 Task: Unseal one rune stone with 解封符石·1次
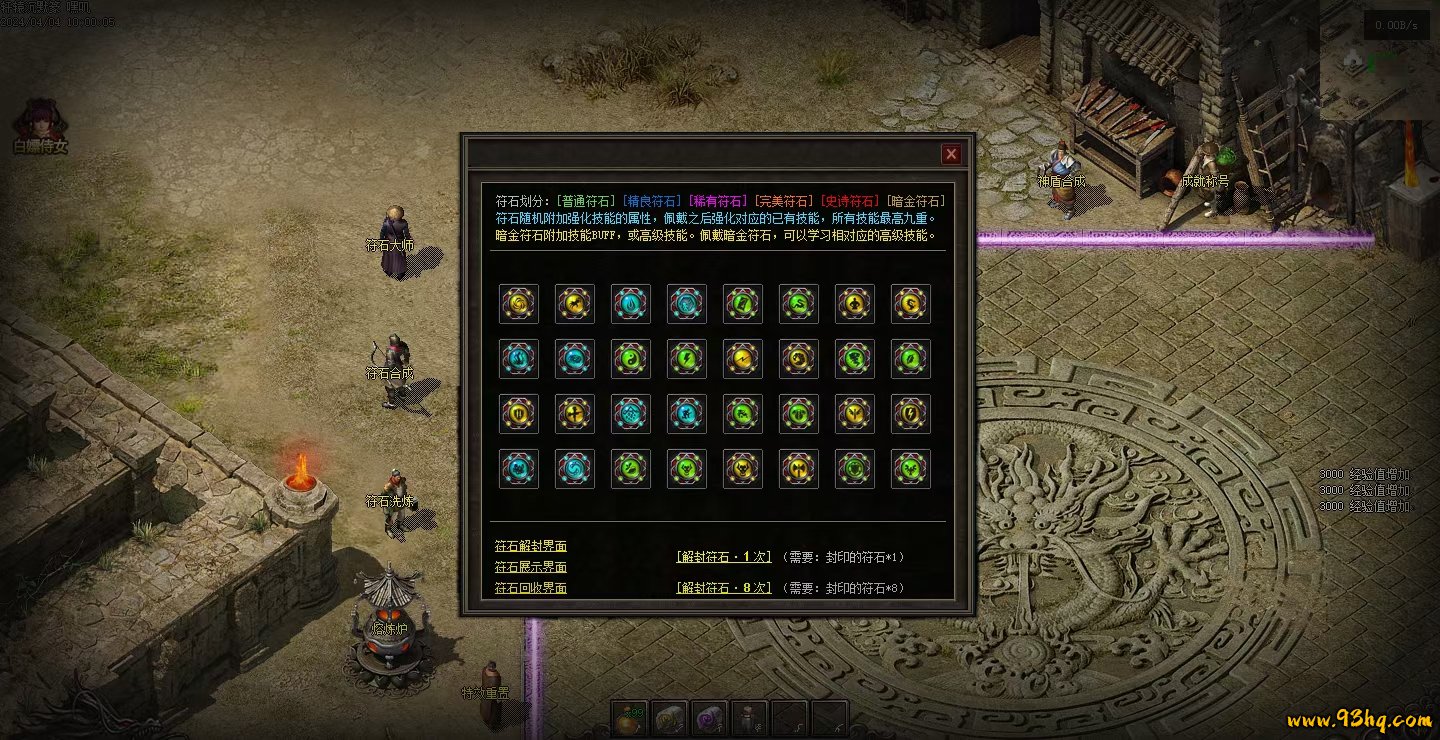tap(724, 557)
